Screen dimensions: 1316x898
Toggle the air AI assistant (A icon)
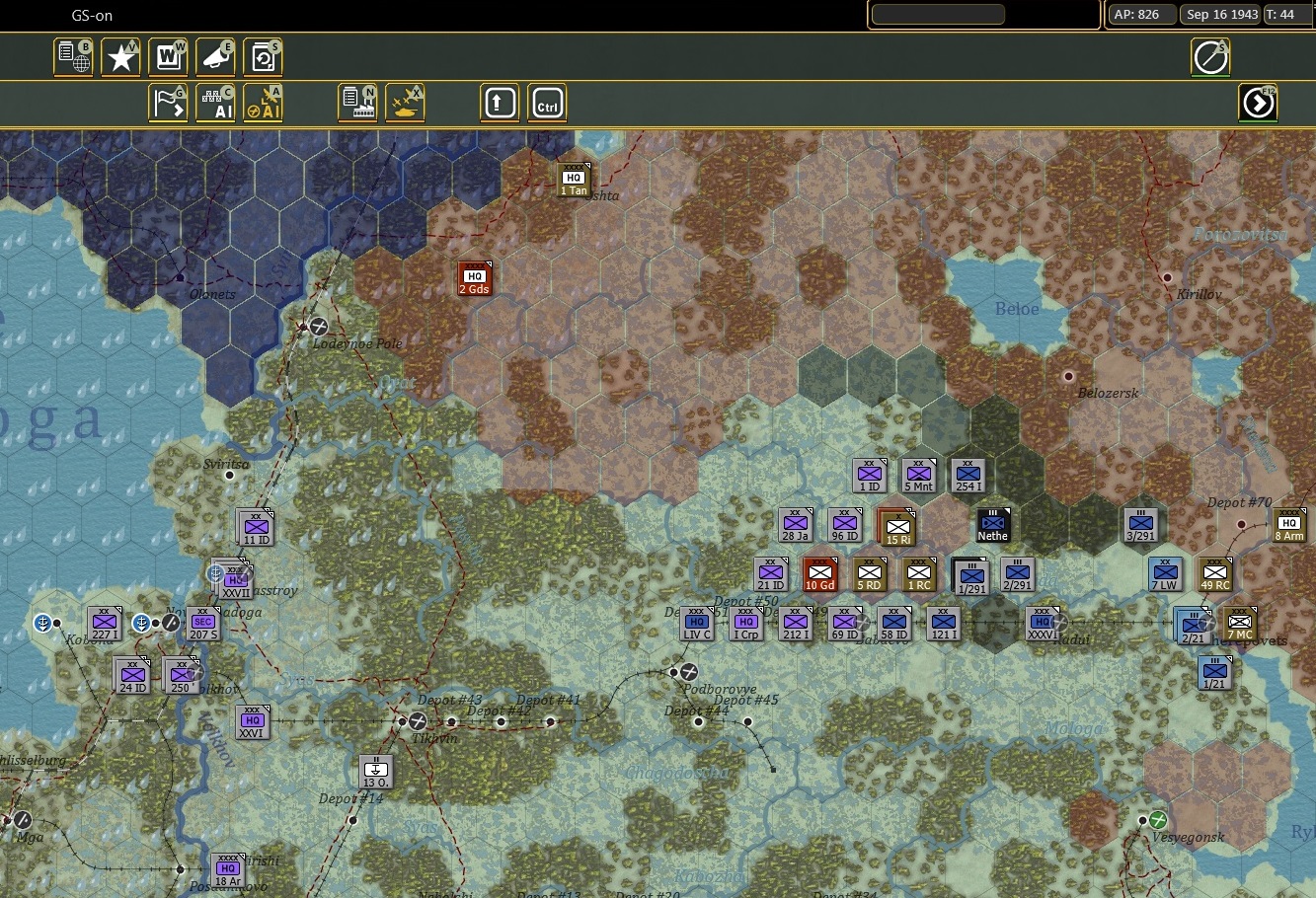[x=263, y=102]
